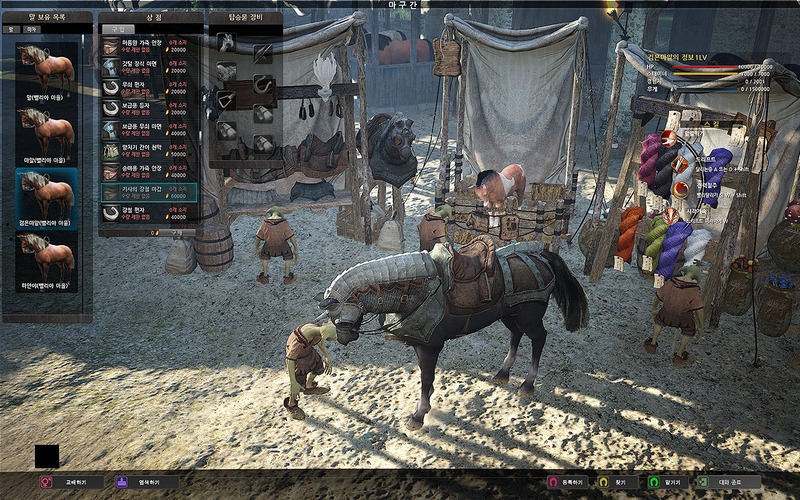800x500 pixels.
Task: Switch to the 말 tab in horse list
Action: coord(12,30)
